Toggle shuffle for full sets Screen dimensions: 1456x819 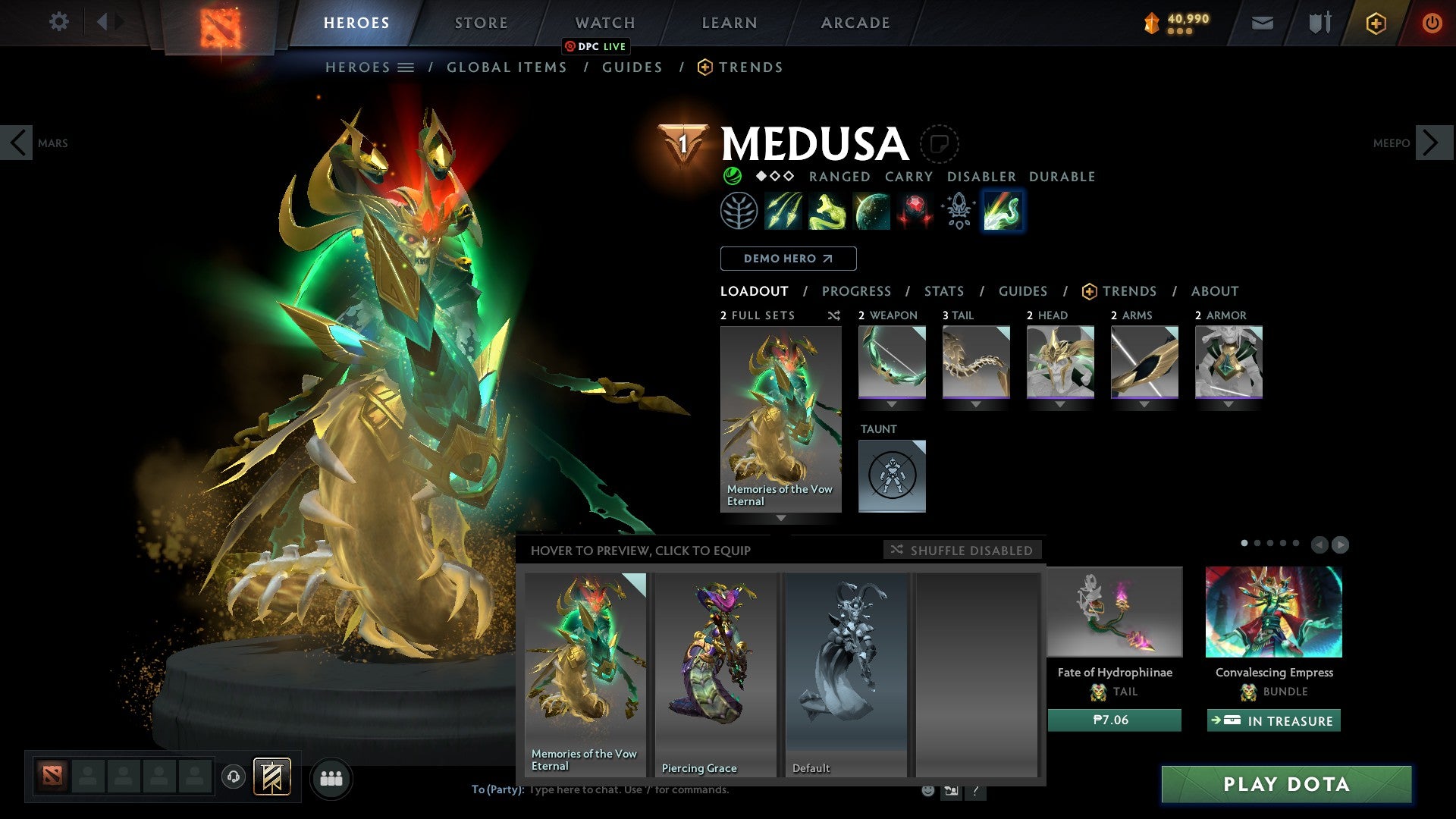pyautogui.click(x=834, y=316)
